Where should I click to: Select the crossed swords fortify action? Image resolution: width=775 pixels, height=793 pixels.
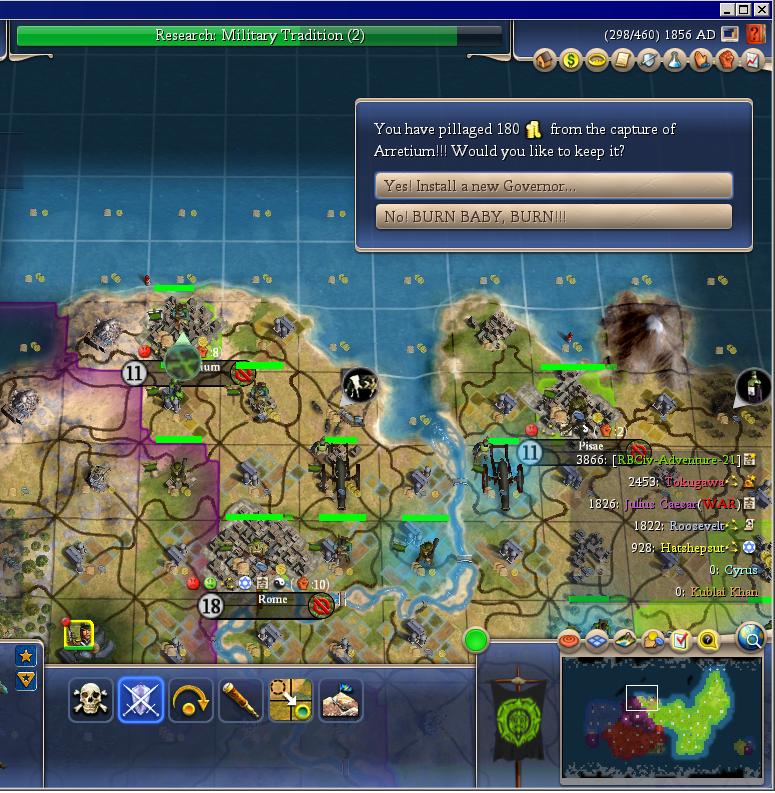click(140, 700)
